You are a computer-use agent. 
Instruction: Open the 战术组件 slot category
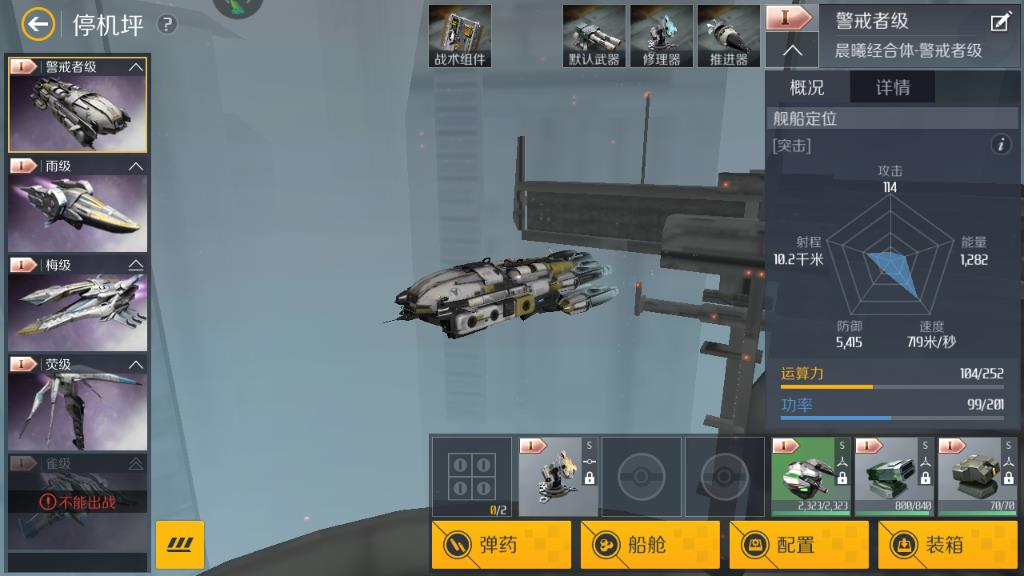pyautogui.click(x=460, y=36)
